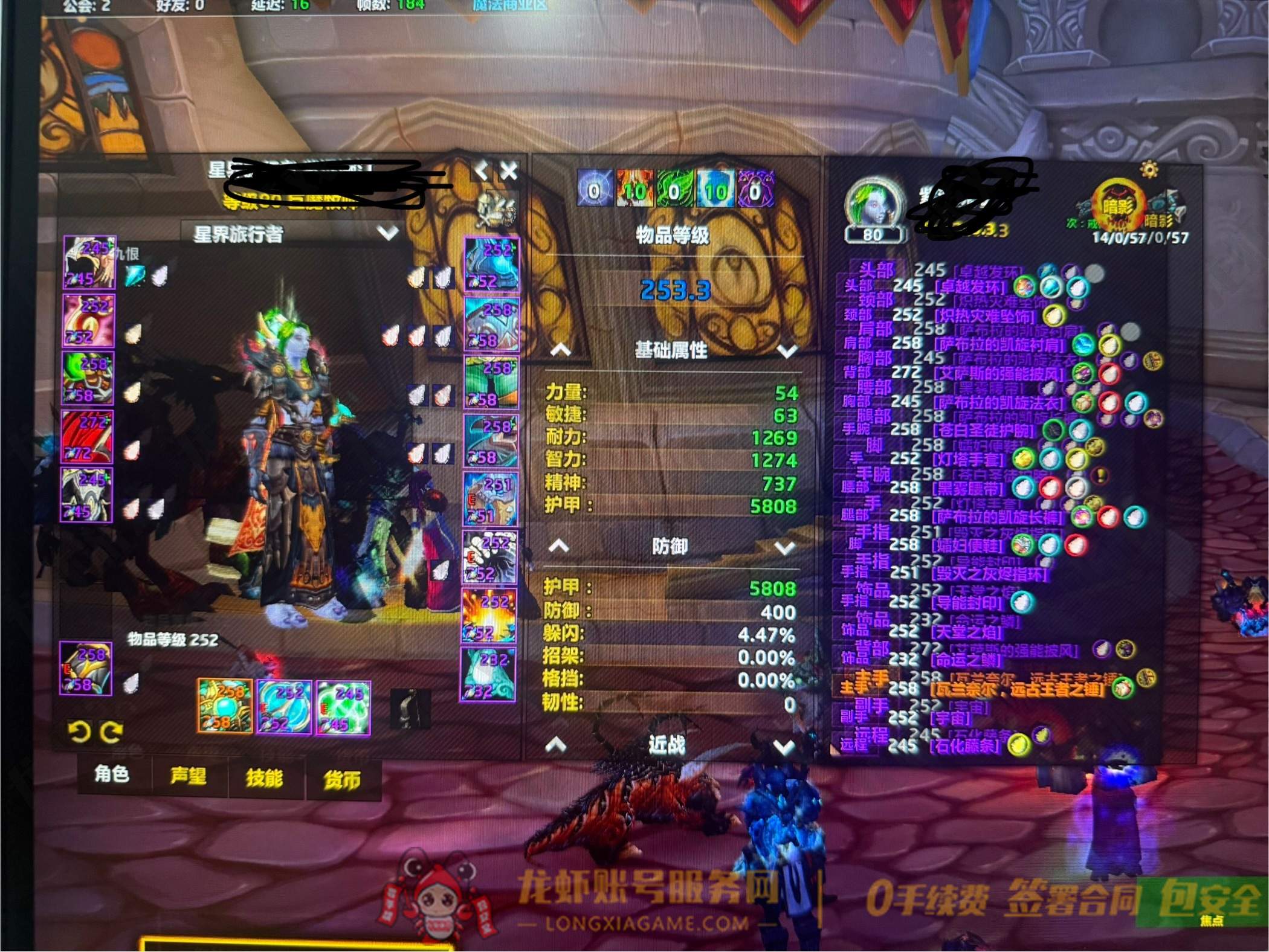Choose the trinket slot marked 232
Image resolution: width=1269 pixels, height=952 pixels.
[489, 675]
